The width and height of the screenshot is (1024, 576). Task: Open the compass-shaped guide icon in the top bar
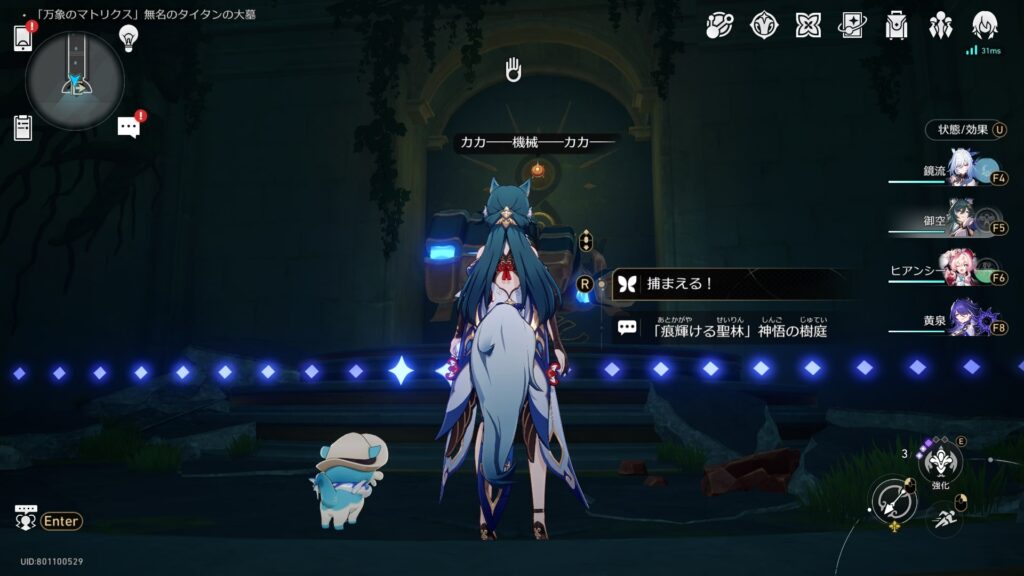coord(765,25)
